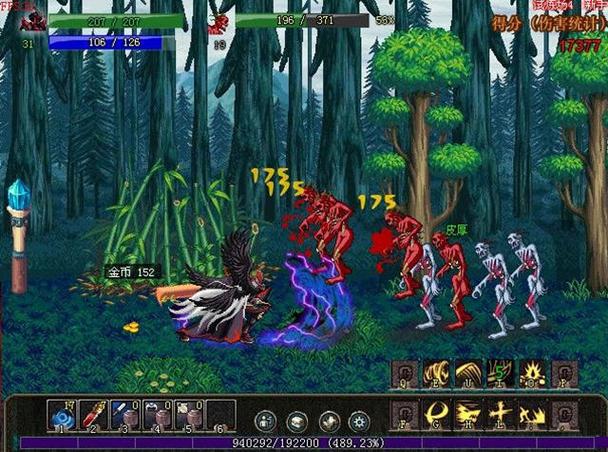Activate the claw swipe skill on E

[x=437, y=374]
